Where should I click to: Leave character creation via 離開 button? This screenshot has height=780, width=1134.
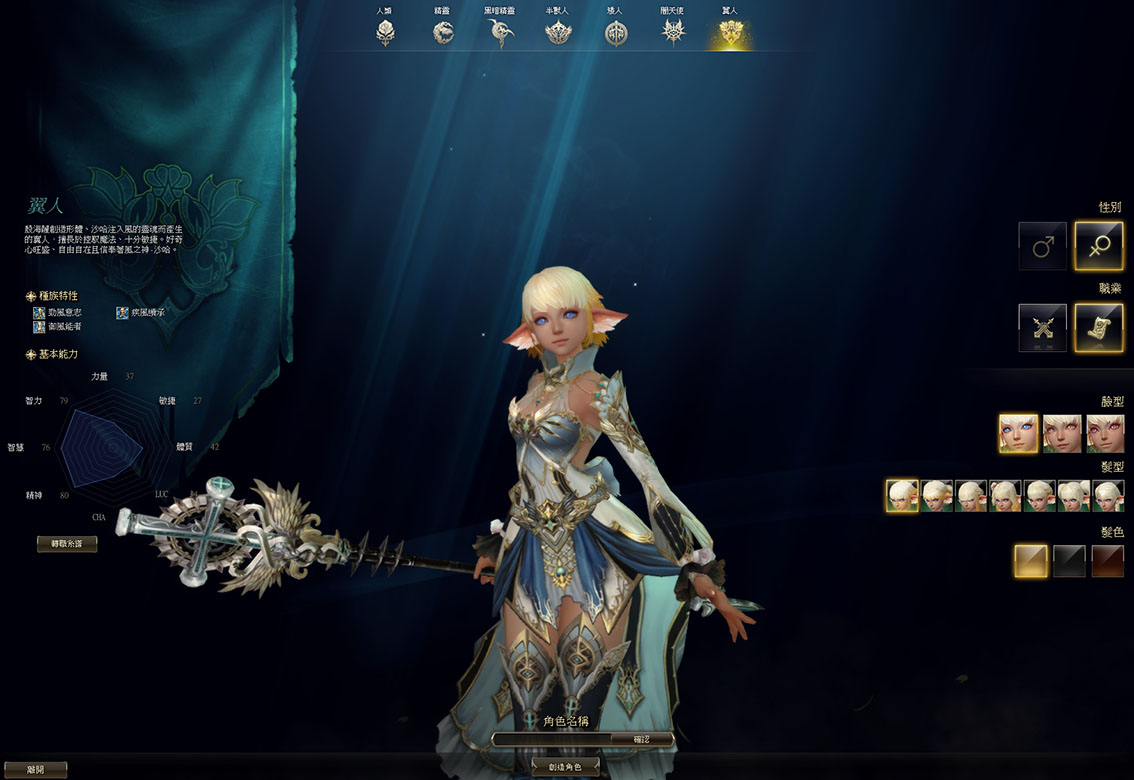[x=35, y=769]
